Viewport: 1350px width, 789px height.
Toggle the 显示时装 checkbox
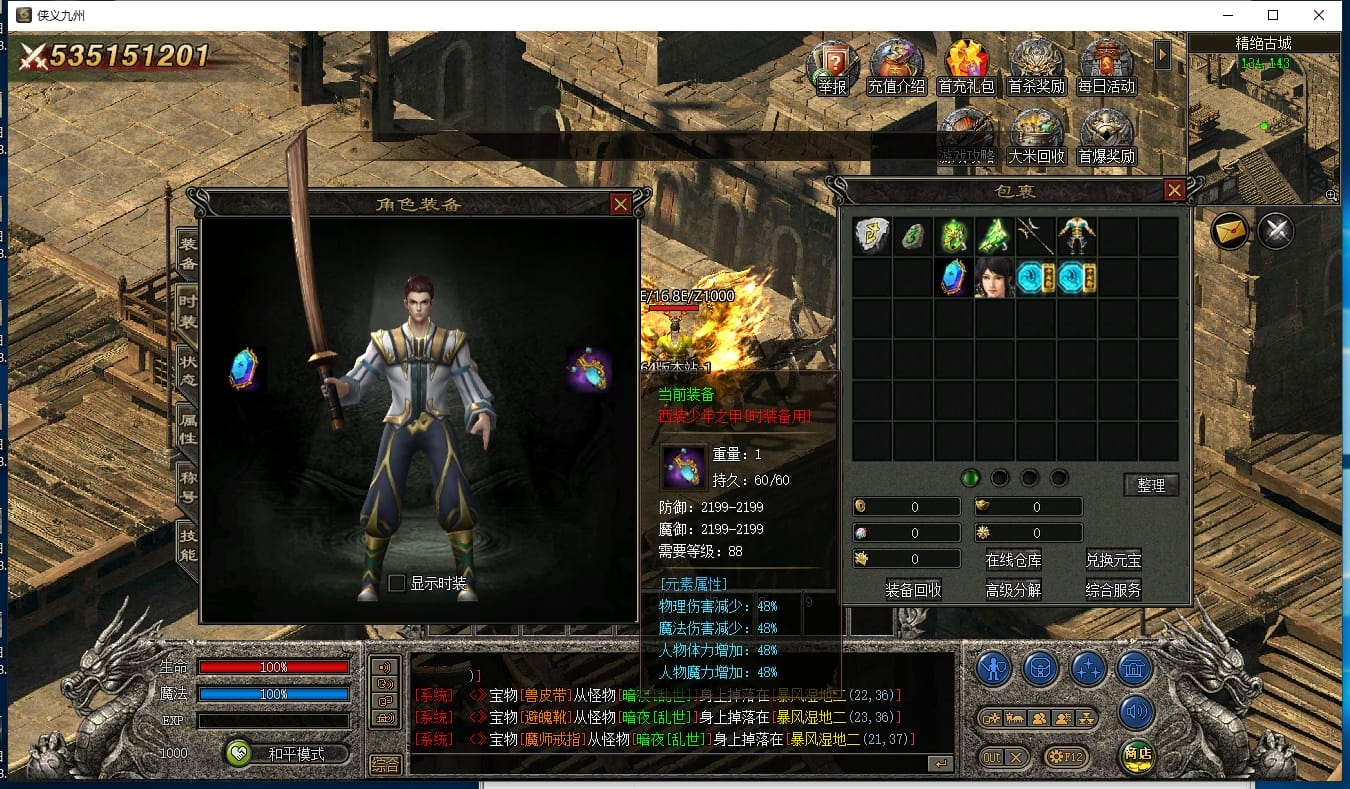(397, 583)
